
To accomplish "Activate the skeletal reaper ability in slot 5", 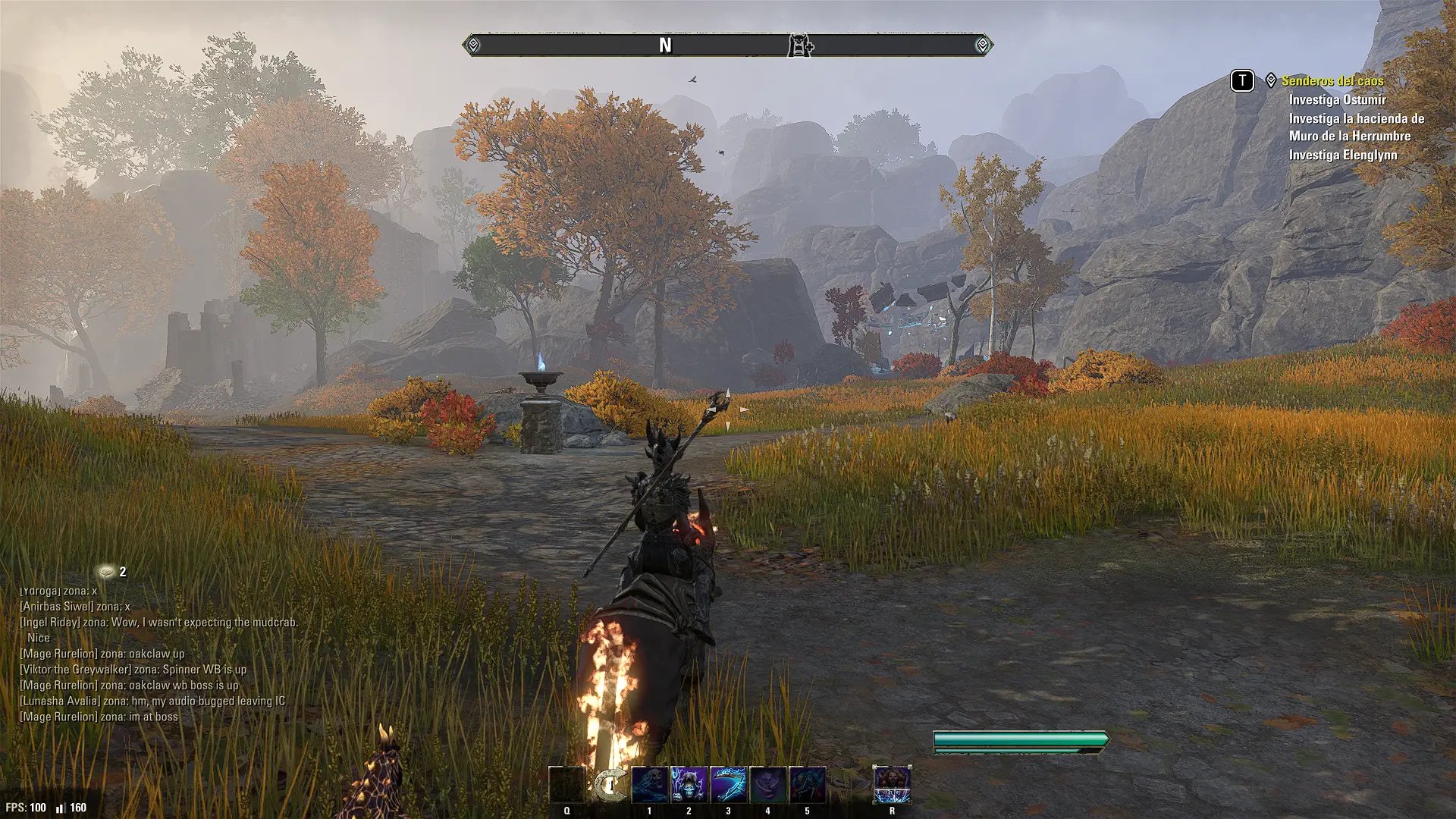I will pos(808,785).
